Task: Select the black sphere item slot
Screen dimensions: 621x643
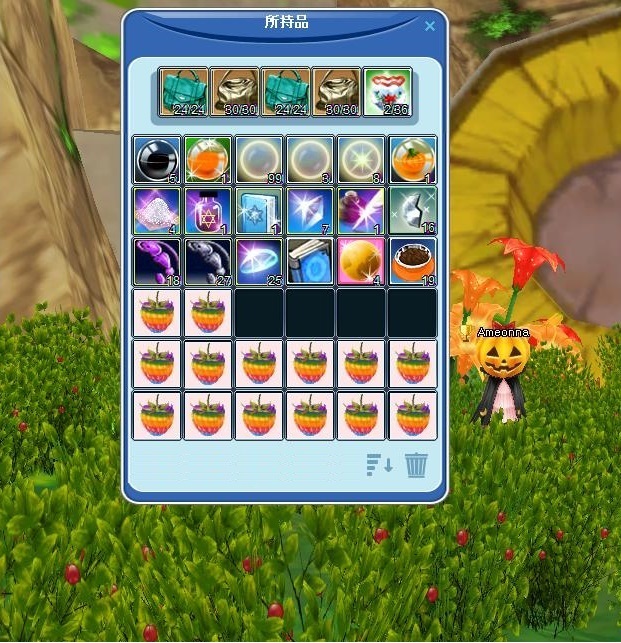Action: (157, 160)
